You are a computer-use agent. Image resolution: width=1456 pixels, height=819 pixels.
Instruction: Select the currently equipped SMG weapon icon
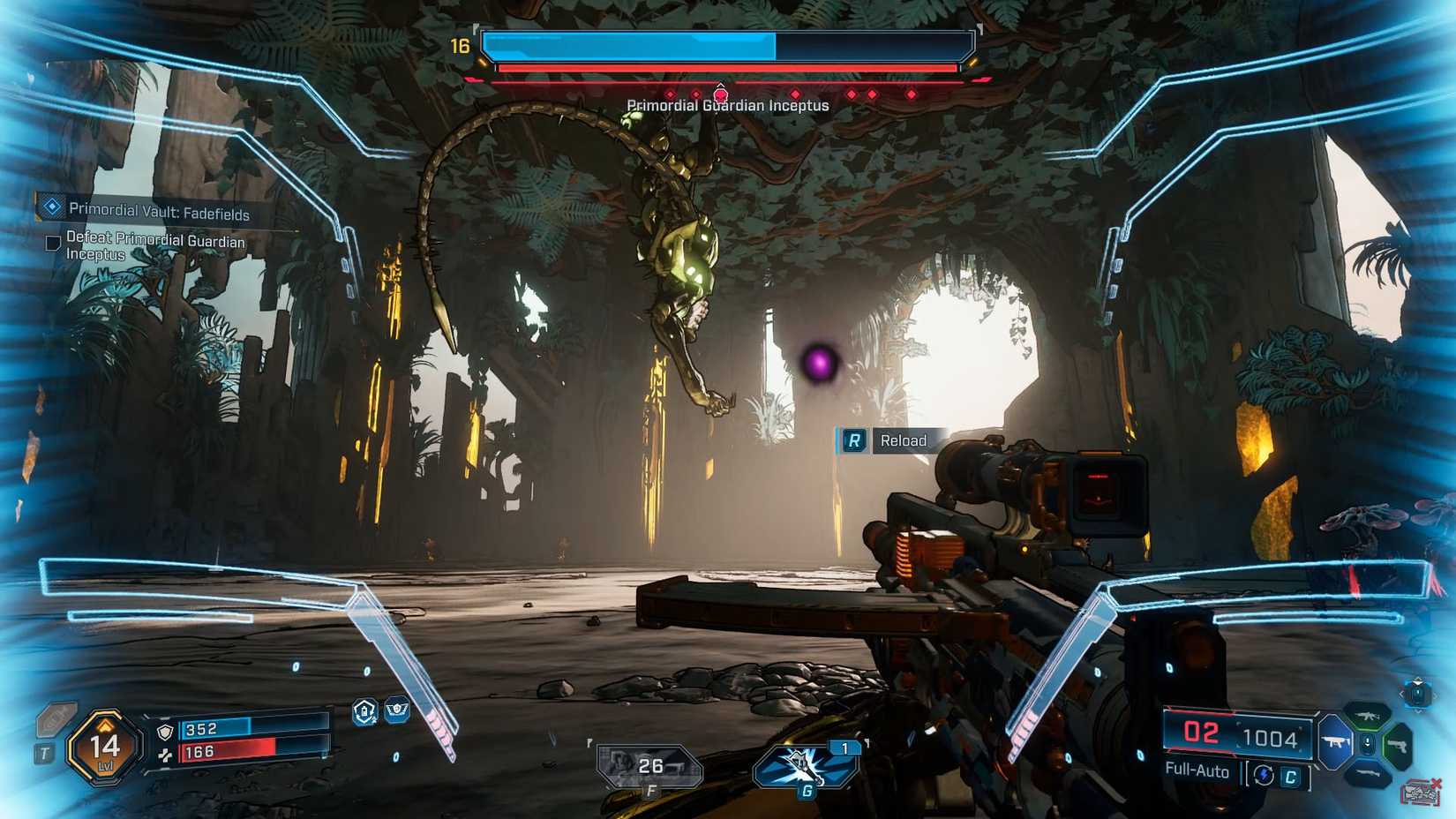tap(1336, 742)
